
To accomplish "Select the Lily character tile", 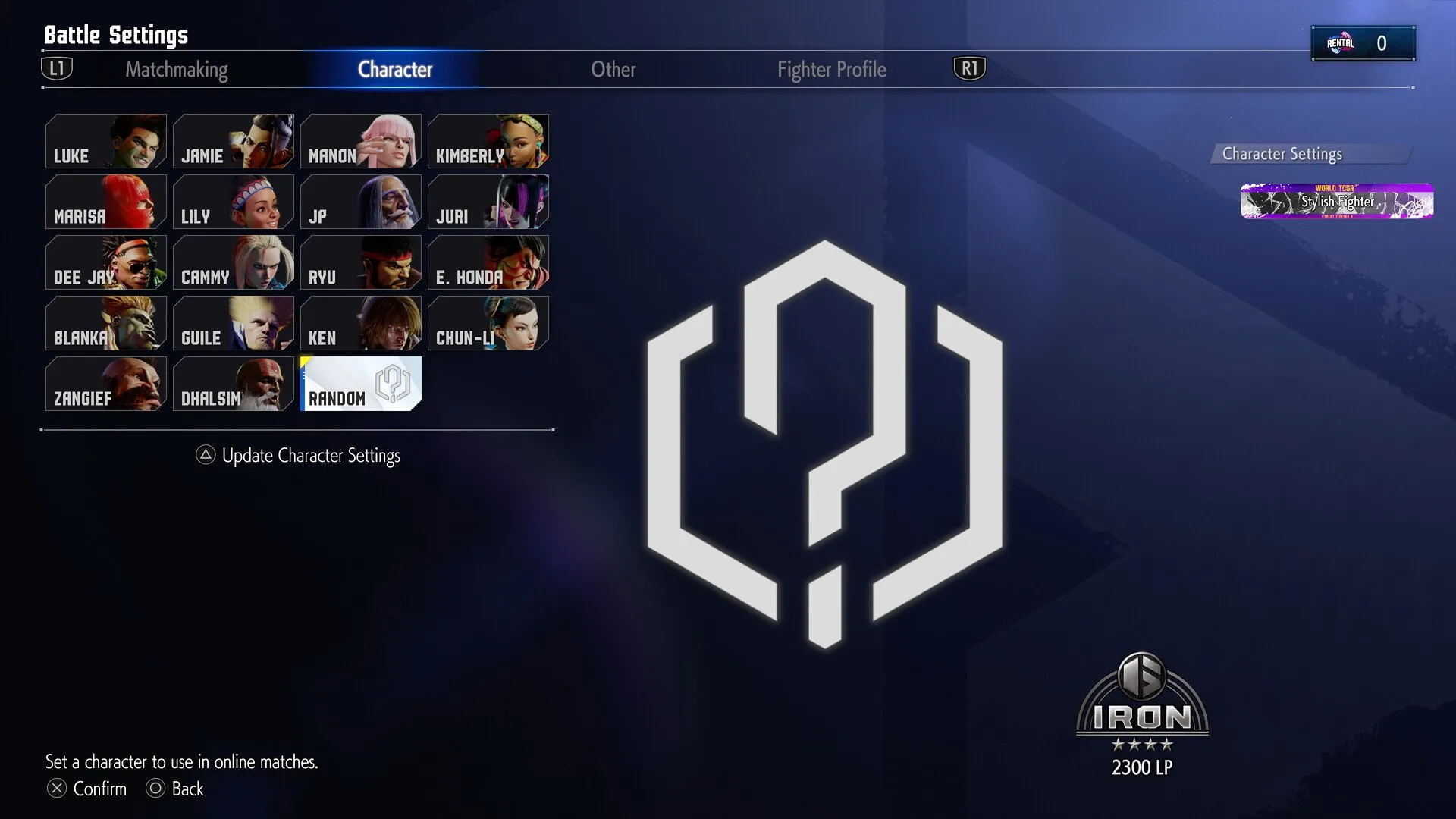I will pyautogui.click(x=234, y=202).
